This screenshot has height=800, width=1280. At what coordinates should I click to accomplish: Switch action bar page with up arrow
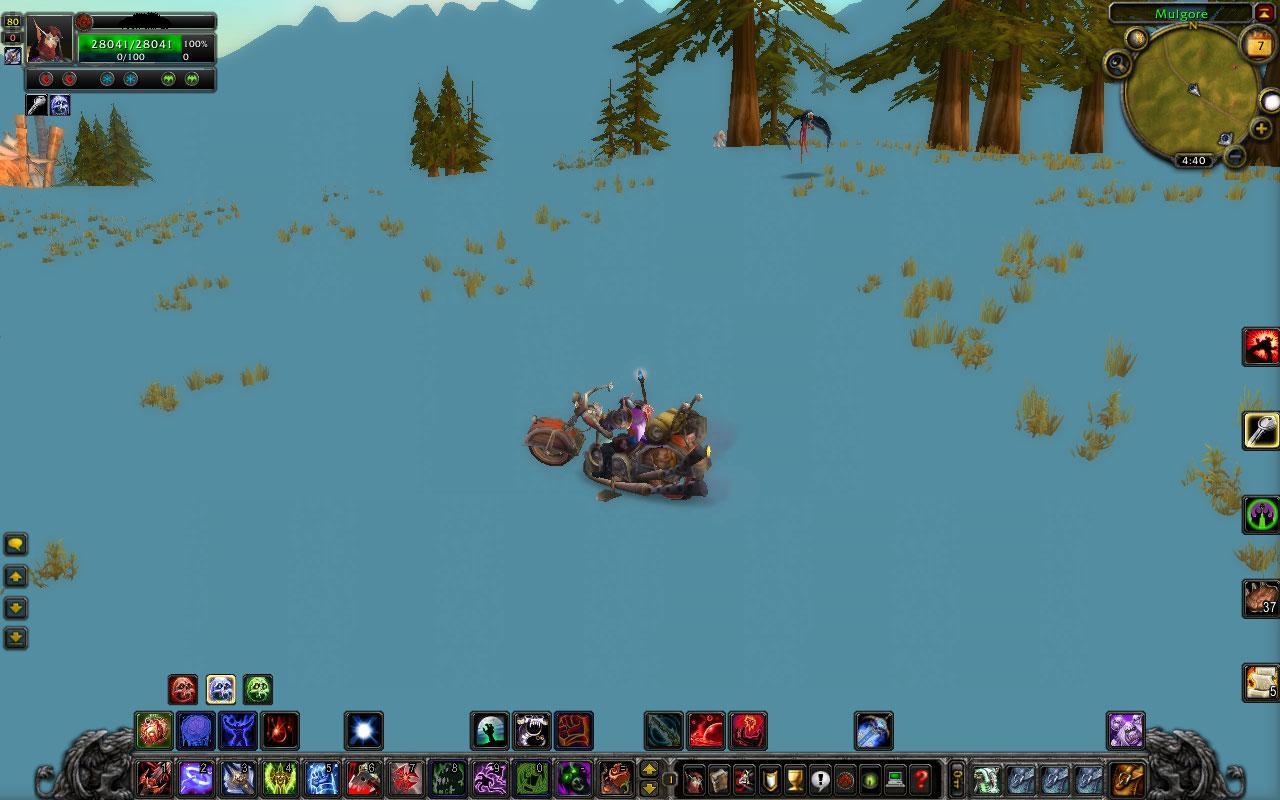point(648,770)
